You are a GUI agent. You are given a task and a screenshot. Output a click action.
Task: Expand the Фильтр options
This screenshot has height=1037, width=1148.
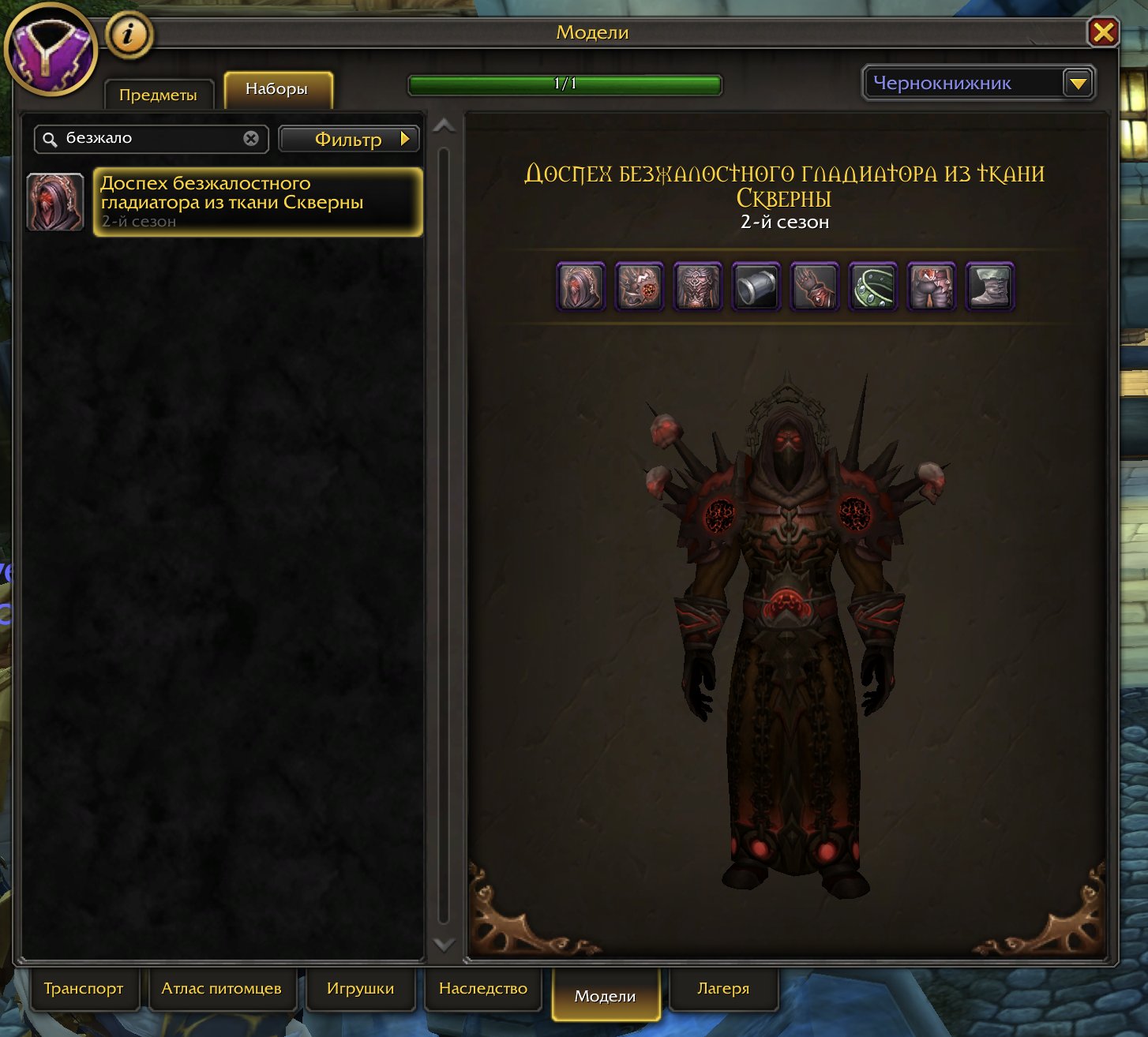pos(348,139)
